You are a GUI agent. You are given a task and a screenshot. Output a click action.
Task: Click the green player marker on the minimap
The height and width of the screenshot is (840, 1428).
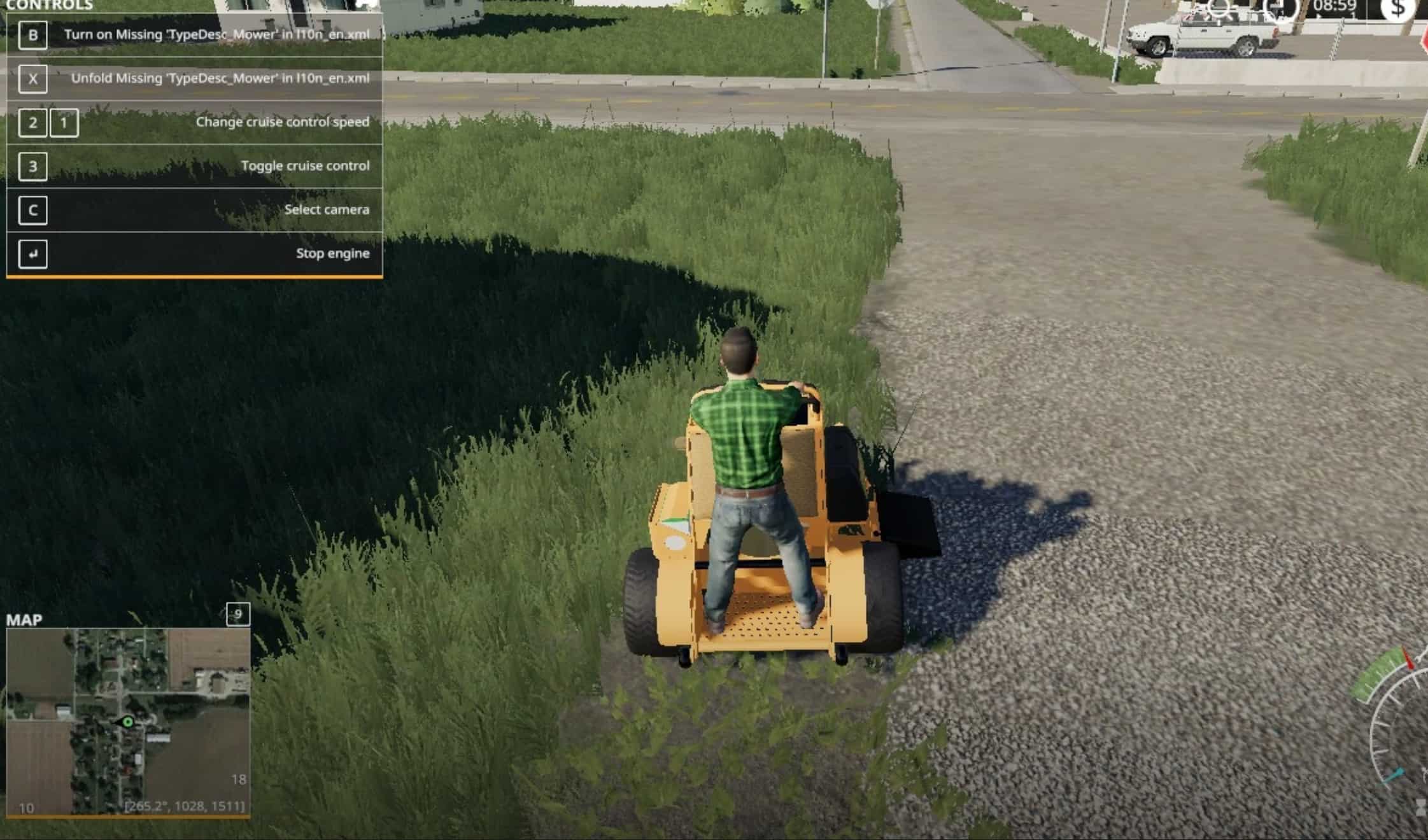tap(127, 722)
